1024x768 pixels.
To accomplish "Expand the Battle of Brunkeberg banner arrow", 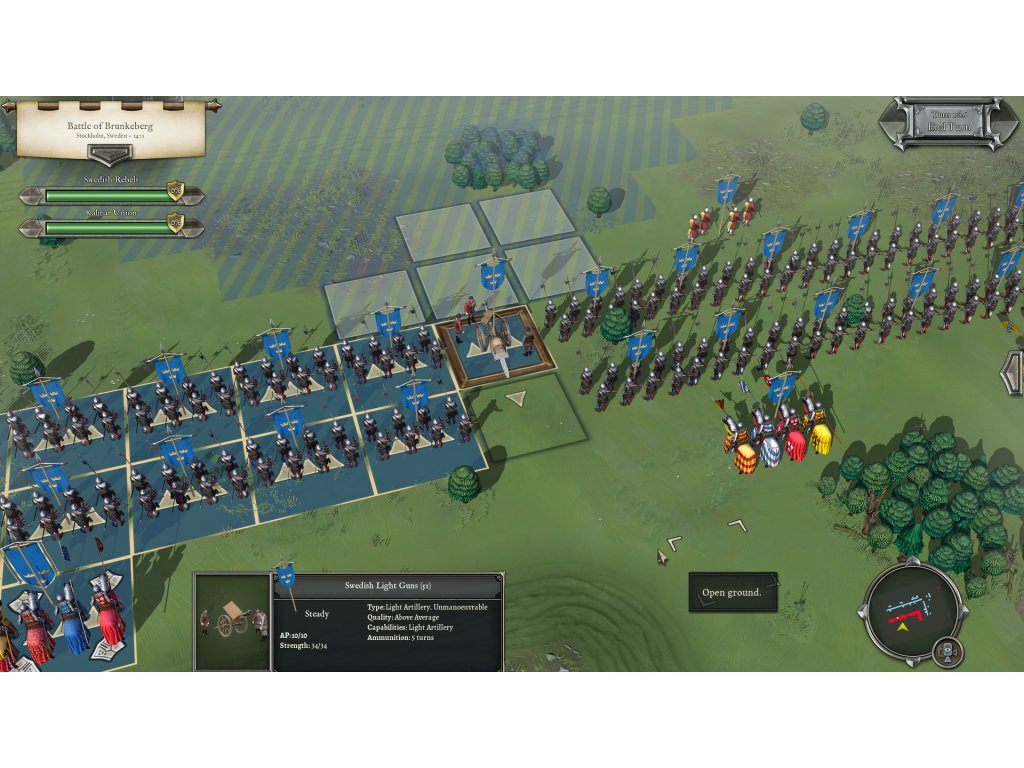I will click(x=110, y=155).
